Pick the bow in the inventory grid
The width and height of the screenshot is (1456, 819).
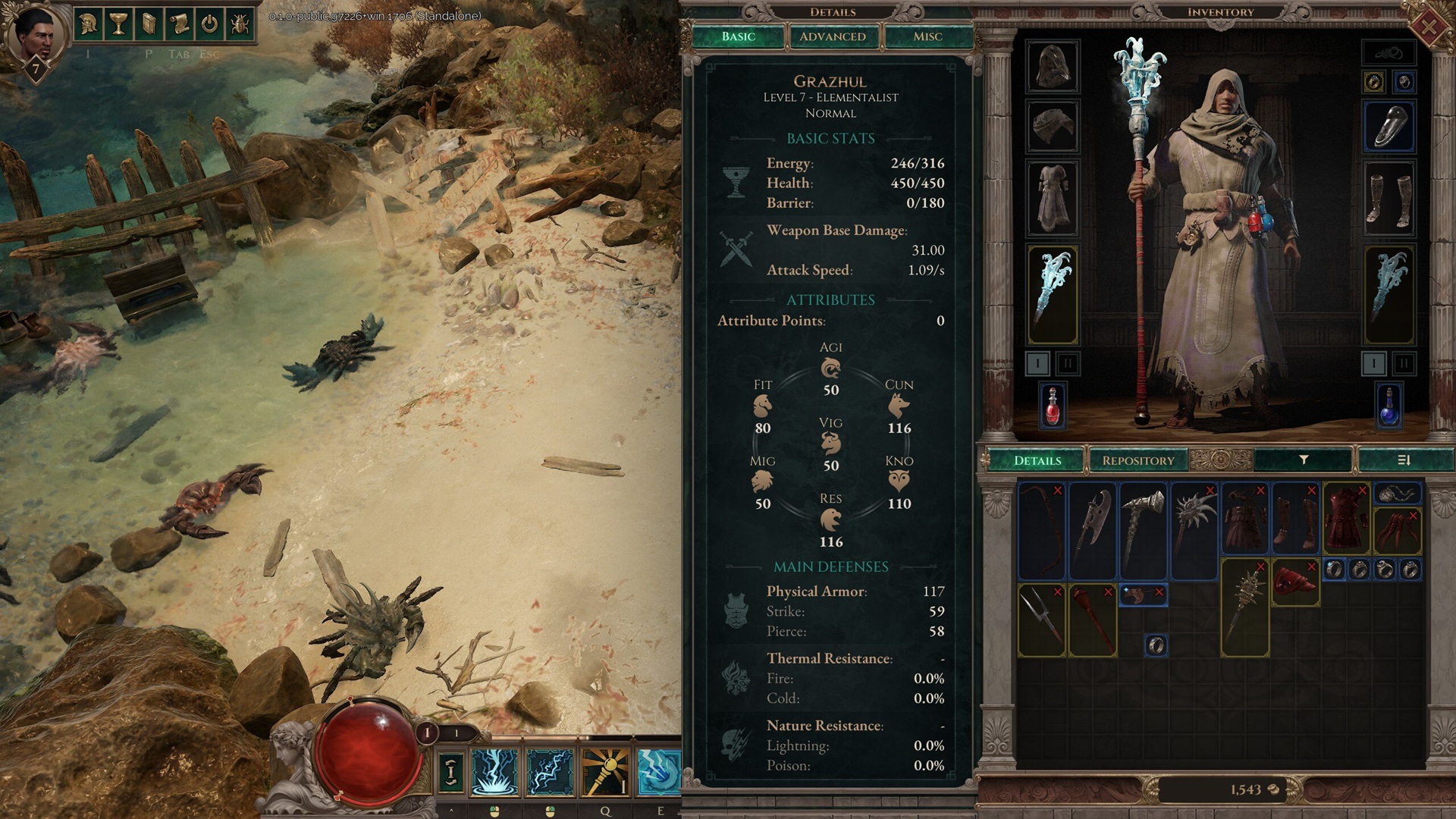pyautogui.click(x=1041, y=529)
